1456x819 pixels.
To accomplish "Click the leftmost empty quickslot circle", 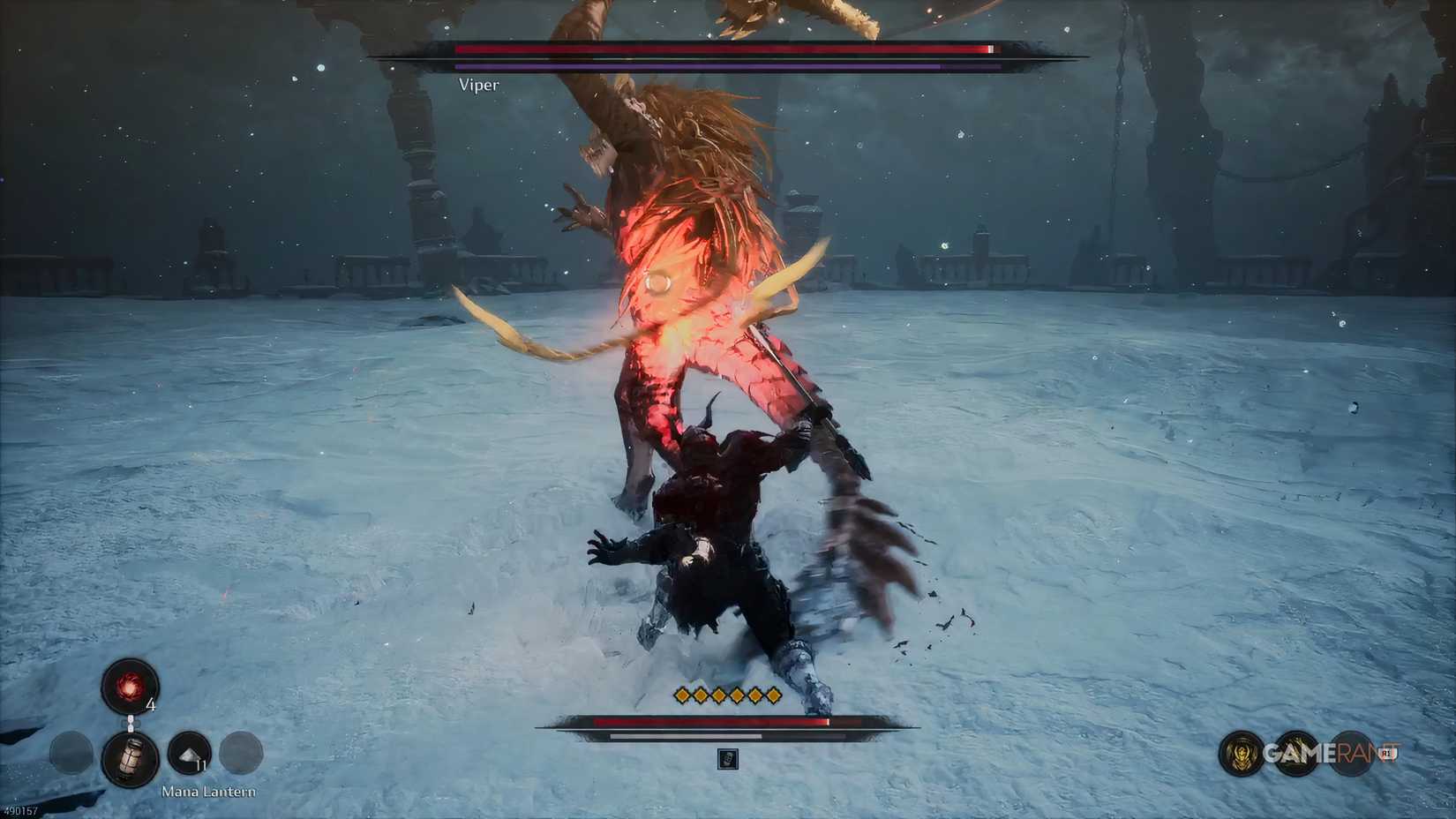I will click(x=71, y=751).
